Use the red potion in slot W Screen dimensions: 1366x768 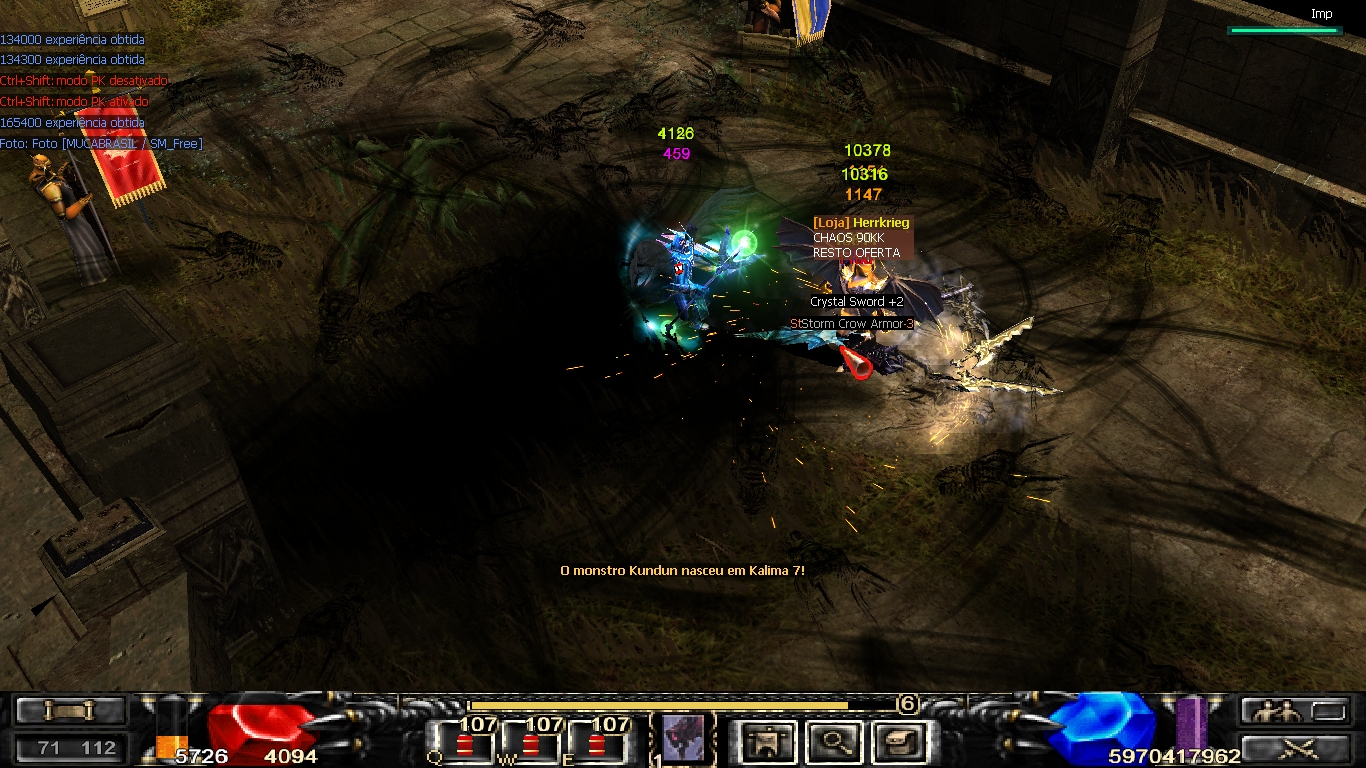[531, 745]
